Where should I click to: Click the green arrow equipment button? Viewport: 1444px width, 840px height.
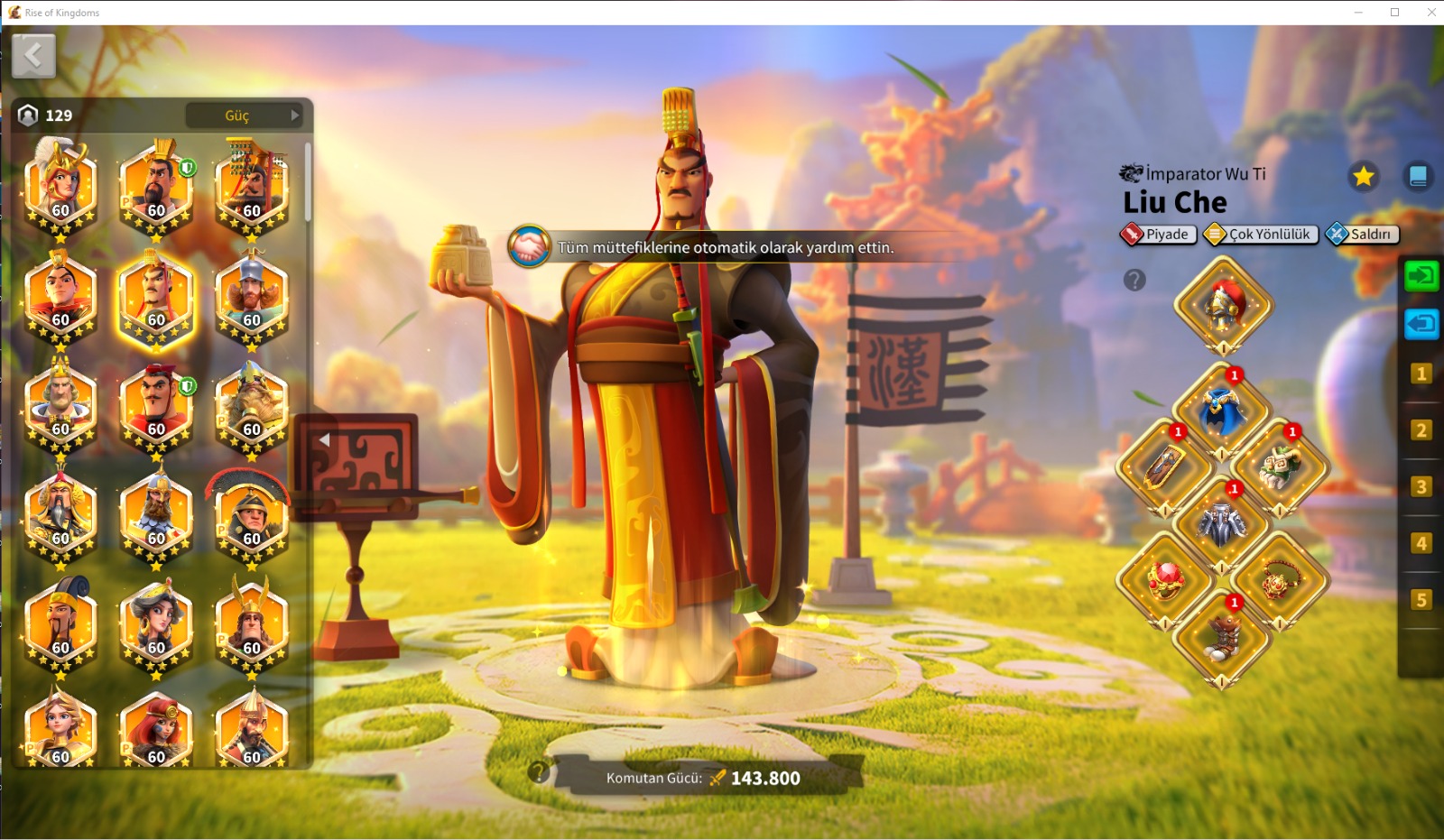click(1421, 275)
